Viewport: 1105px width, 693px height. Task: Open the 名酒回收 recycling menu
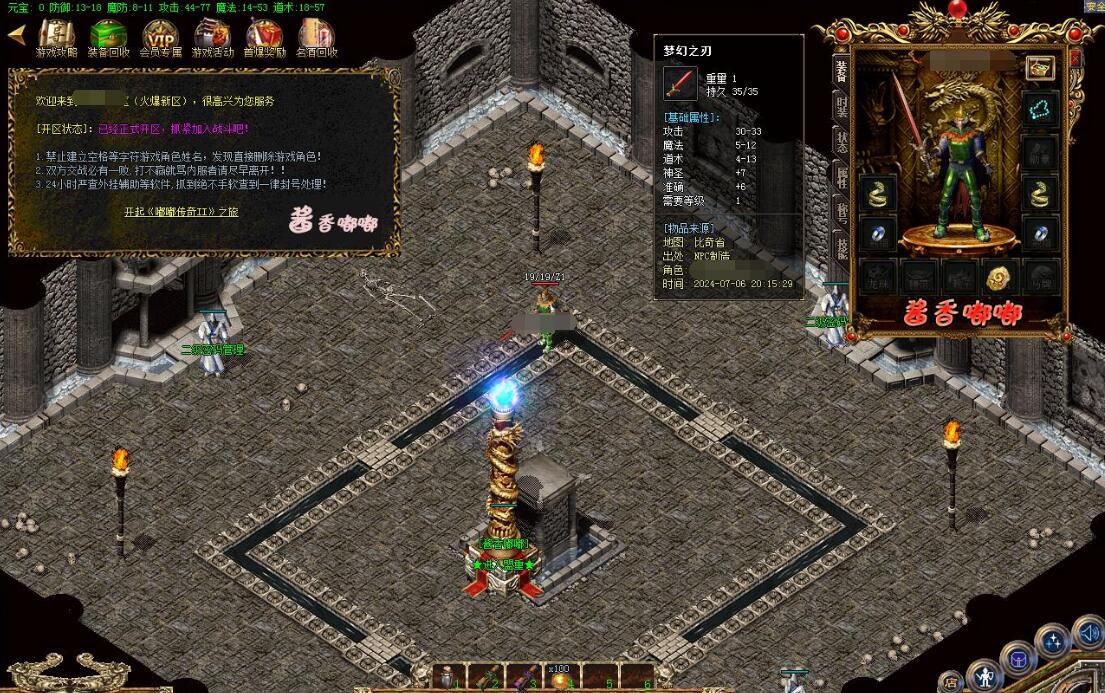point(316,38)
